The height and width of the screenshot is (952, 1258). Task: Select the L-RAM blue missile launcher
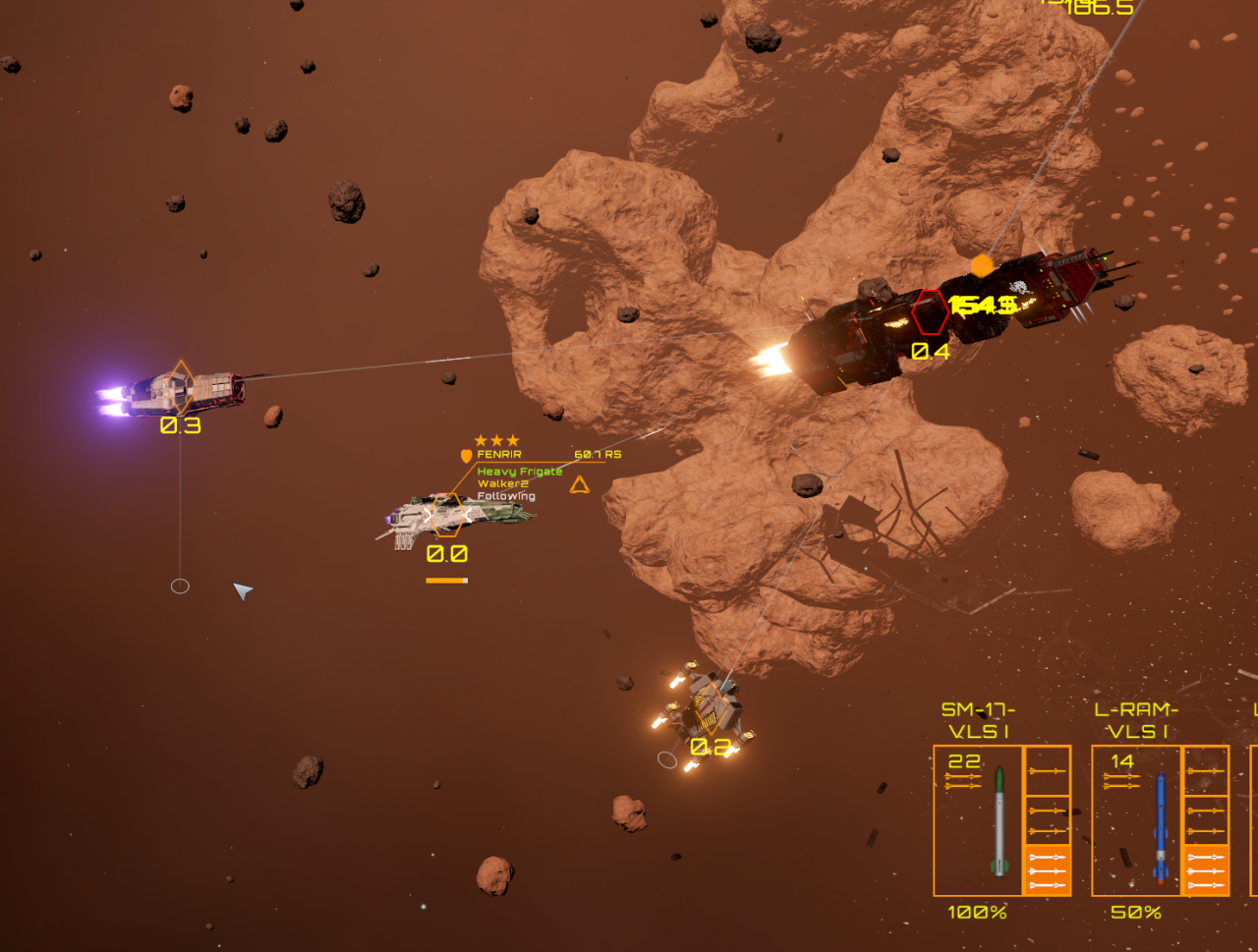pos(1136,820)
